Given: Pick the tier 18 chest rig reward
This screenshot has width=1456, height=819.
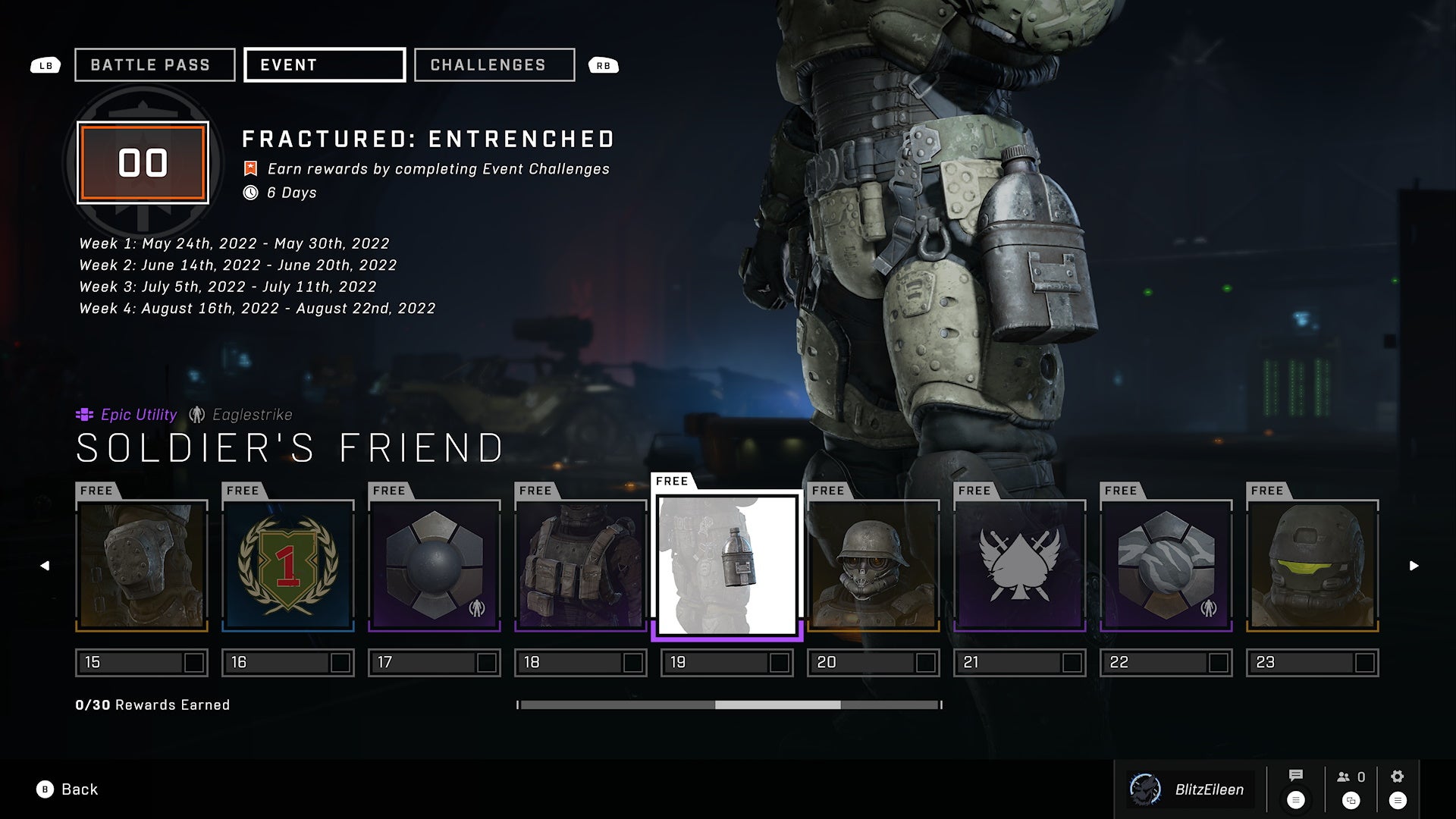Looking at the screenshot, I should pos(581,566).
